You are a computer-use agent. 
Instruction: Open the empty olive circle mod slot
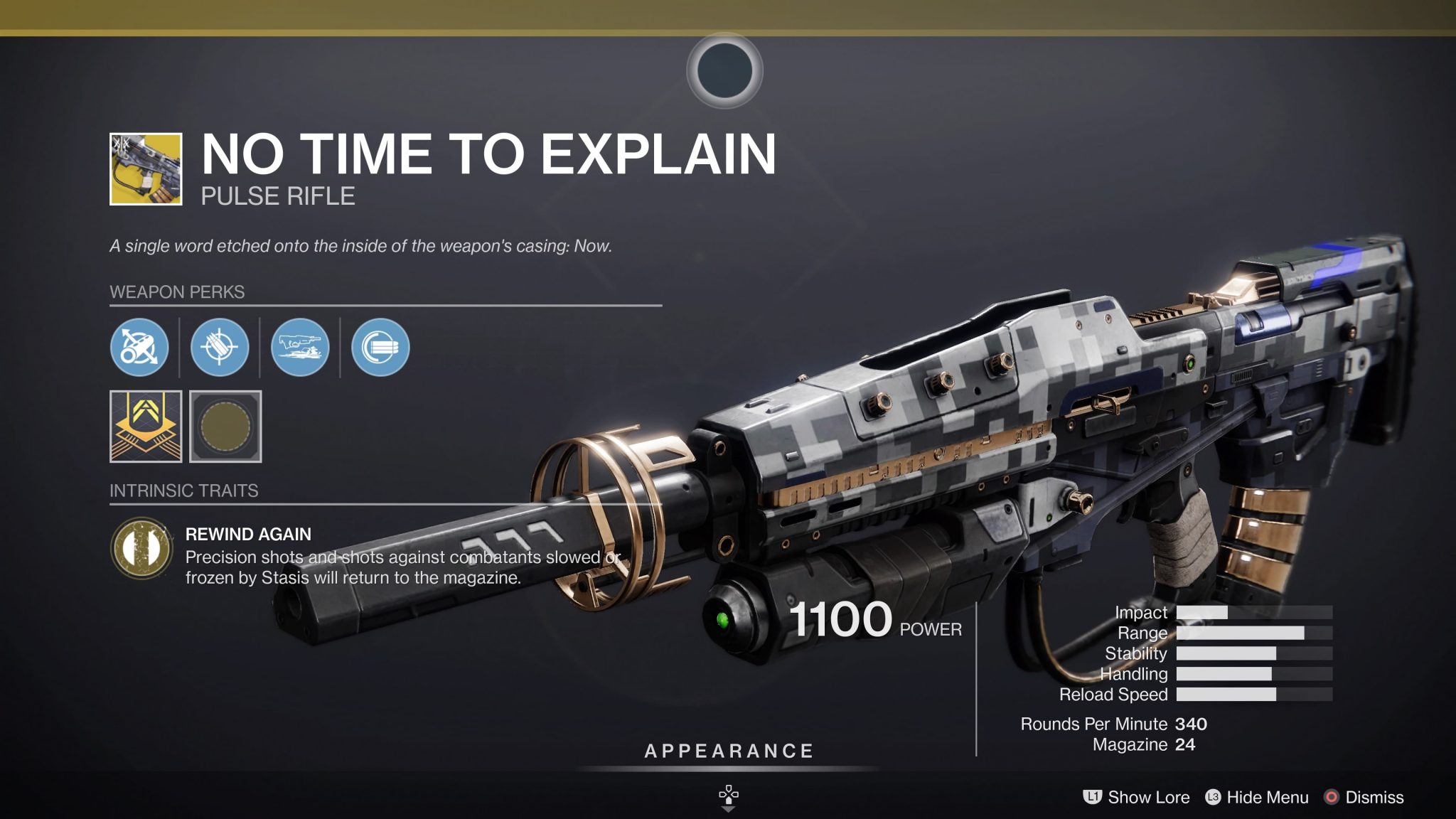pyautogui.click(x=225, y=427)
